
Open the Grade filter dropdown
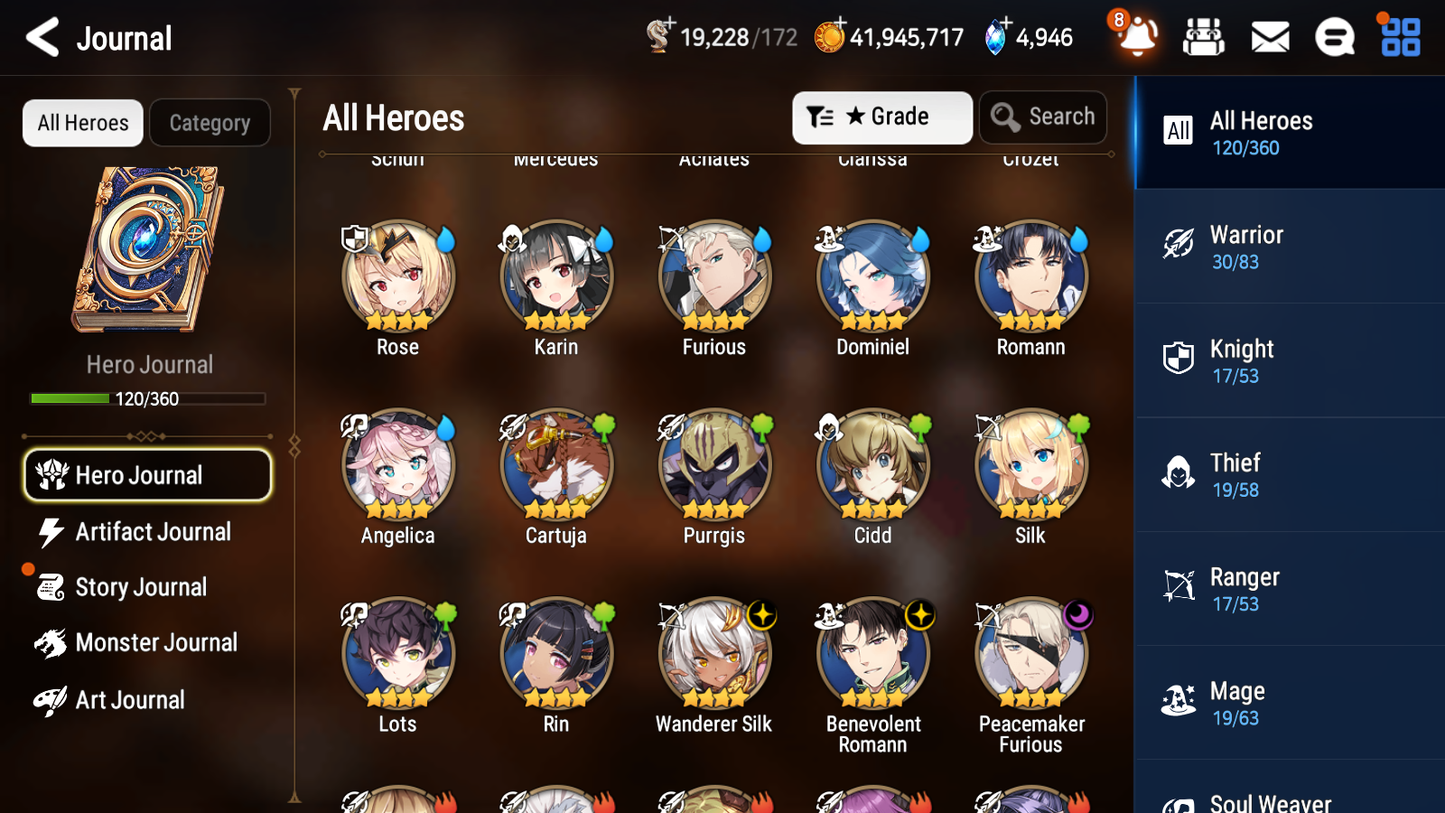click(x=882, y=117)
